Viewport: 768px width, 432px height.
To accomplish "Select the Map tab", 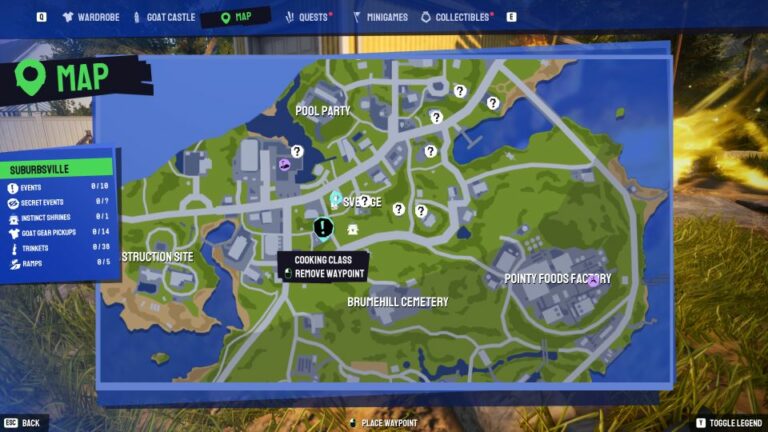I will pos(236,17).
